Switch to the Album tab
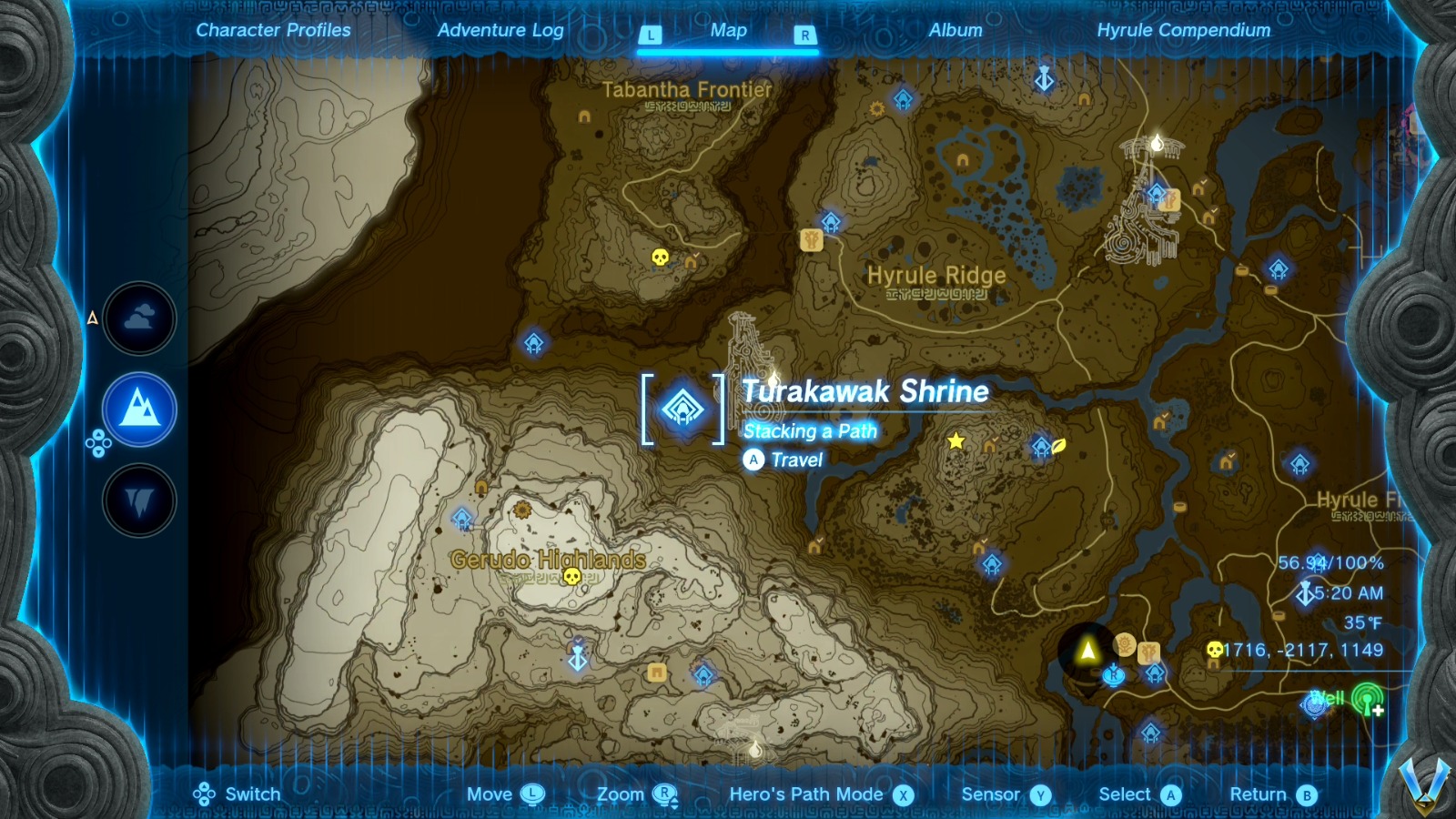 tap(955, 30)
